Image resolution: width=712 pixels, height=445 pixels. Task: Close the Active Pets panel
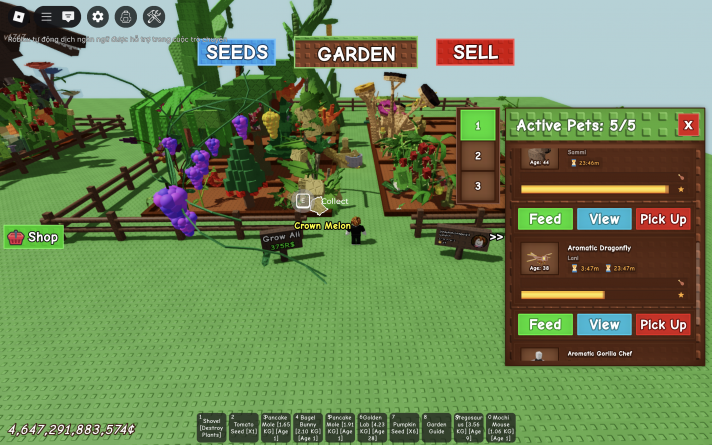click(687, 125)
